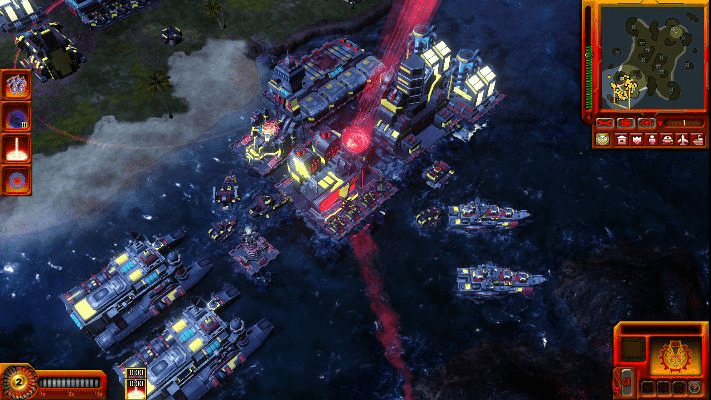
Task: Click the wrench repair button
Action: coord(603,123)
